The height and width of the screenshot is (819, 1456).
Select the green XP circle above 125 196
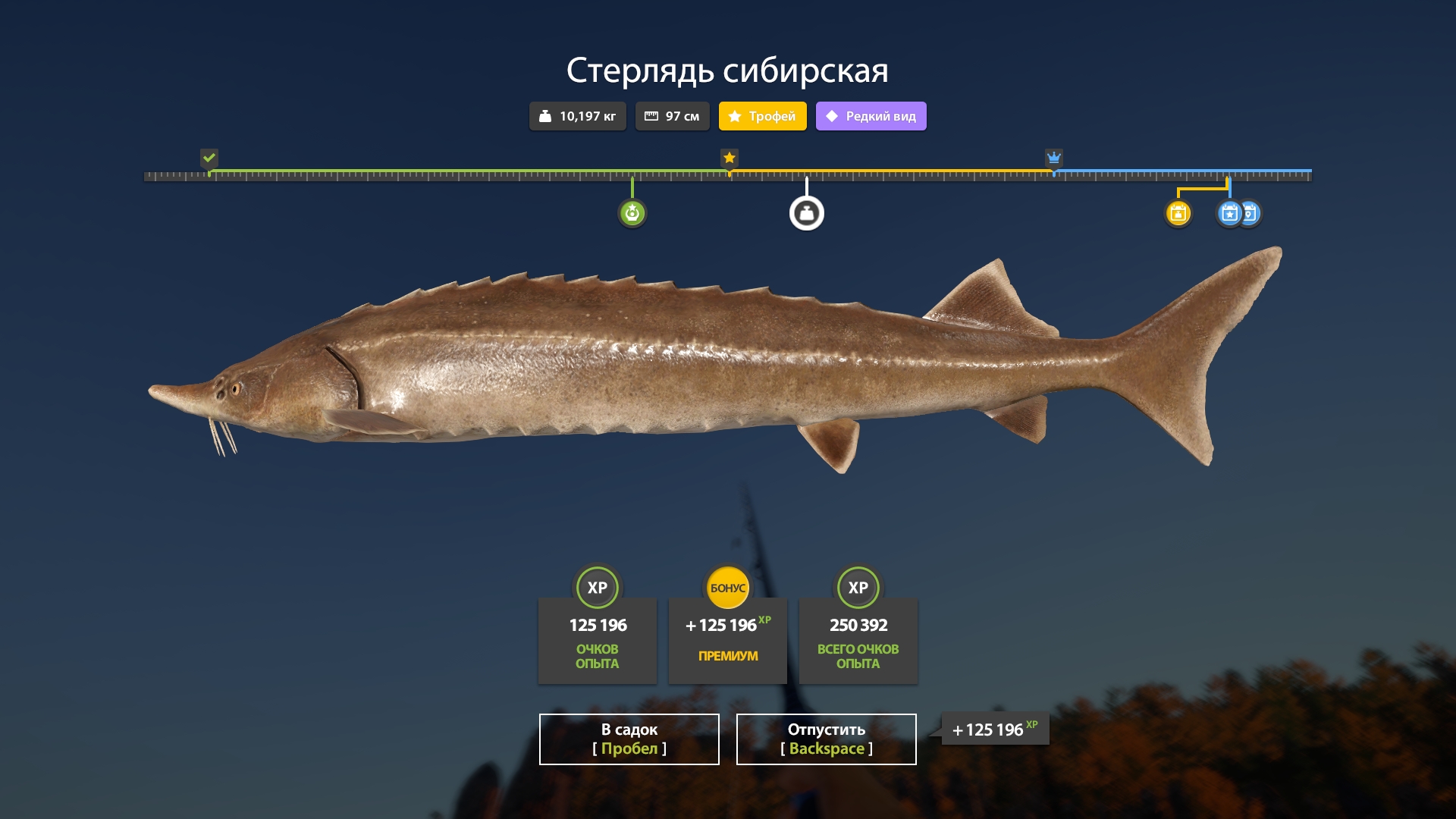tap(598, 587)
